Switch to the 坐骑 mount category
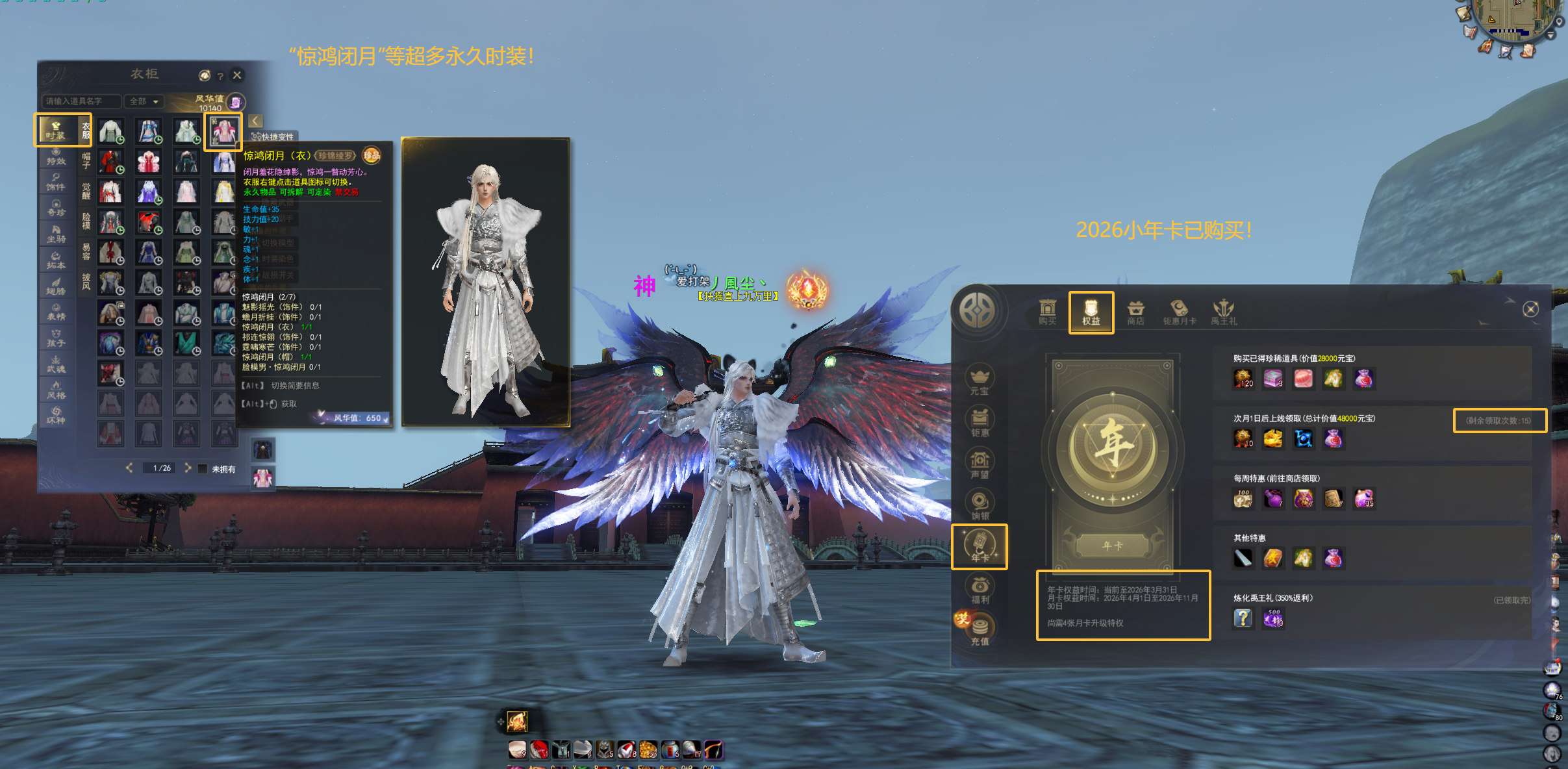1568x769 pixels. click(x=56, y=234)
